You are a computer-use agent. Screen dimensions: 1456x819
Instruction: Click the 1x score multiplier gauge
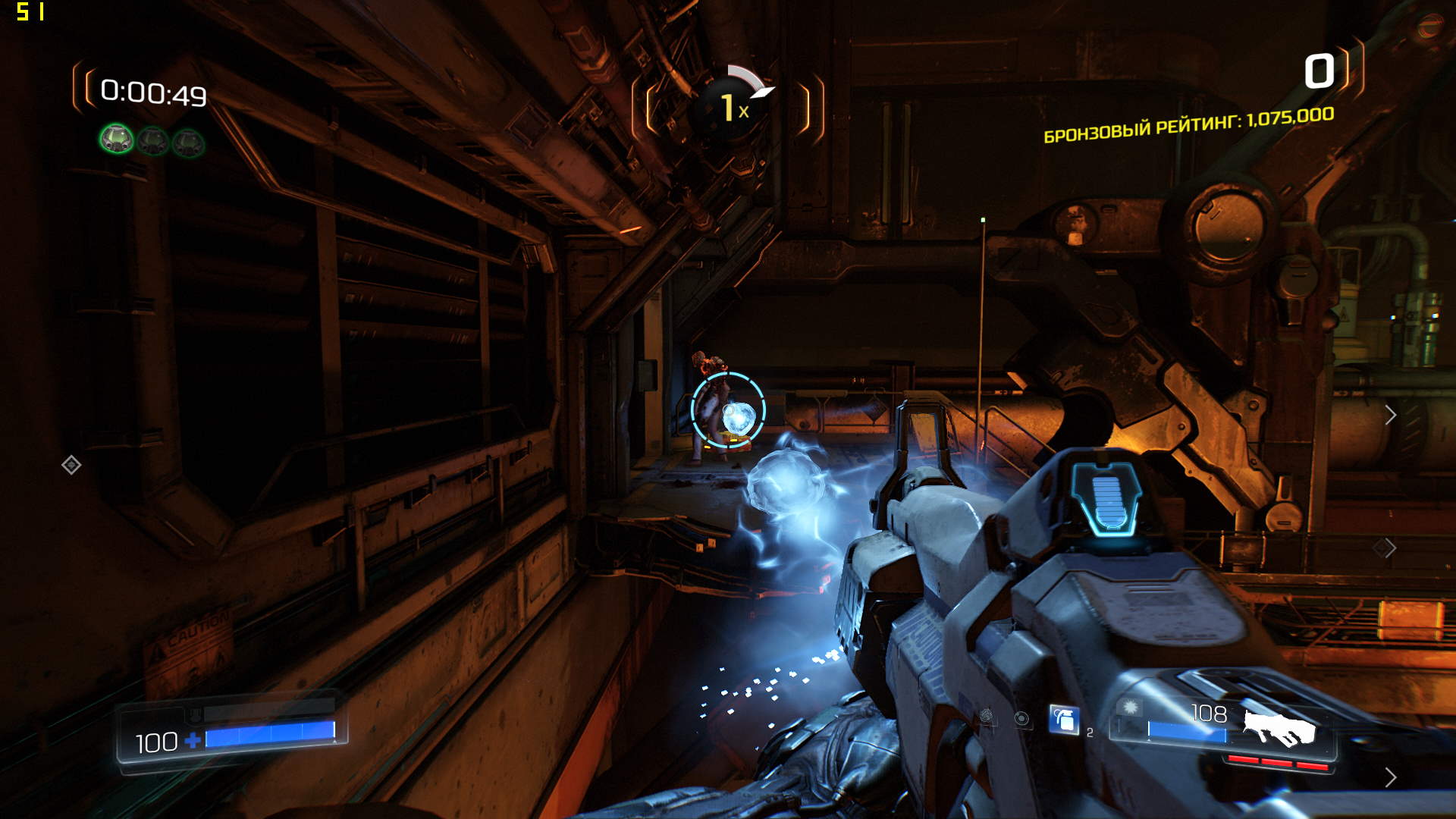[730, 107]
